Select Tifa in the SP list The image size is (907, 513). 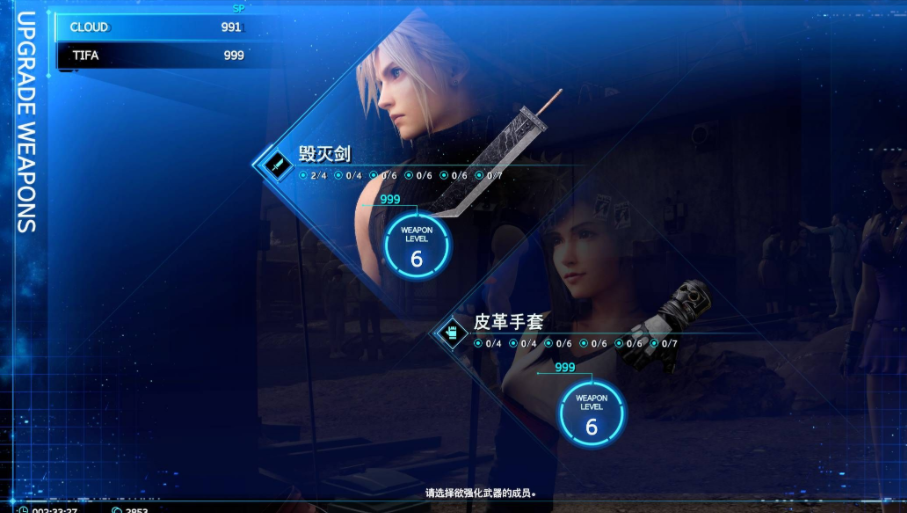pyautogui.click(x=155, y=55)
